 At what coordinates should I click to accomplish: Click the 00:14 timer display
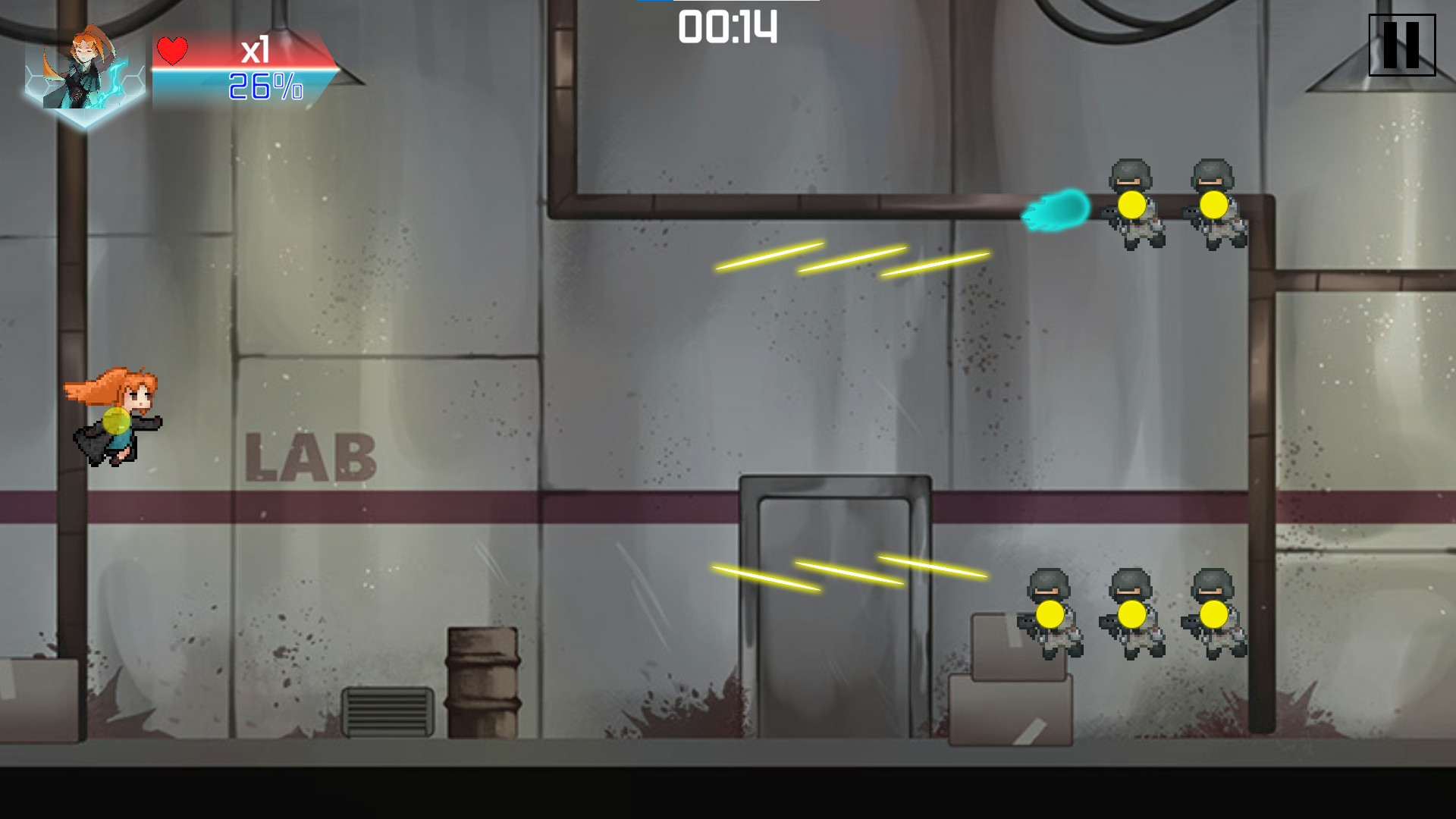coord(726,27)
